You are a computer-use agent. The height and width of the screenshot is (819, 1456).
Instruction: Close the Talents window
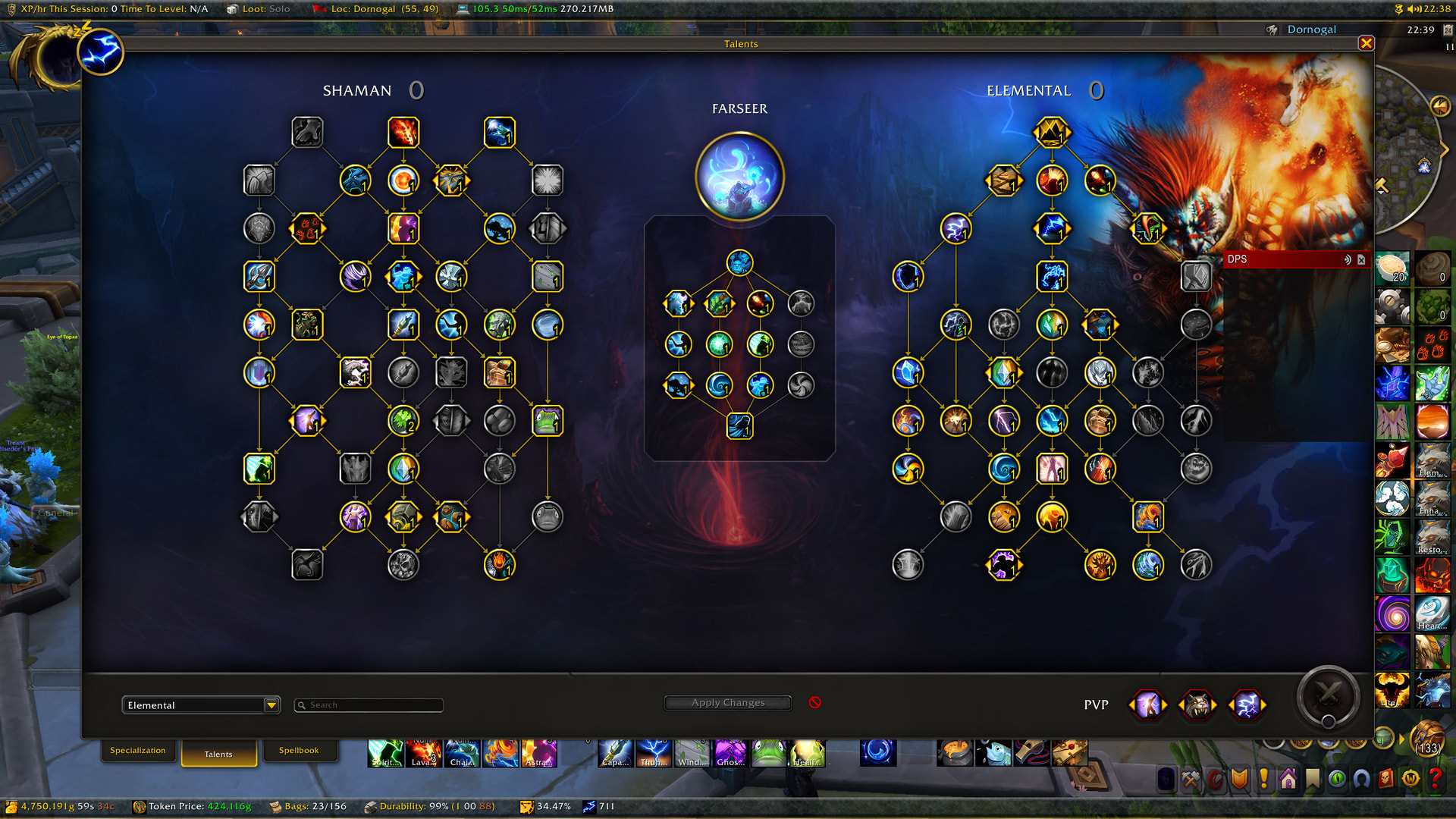pos(1367,43)
